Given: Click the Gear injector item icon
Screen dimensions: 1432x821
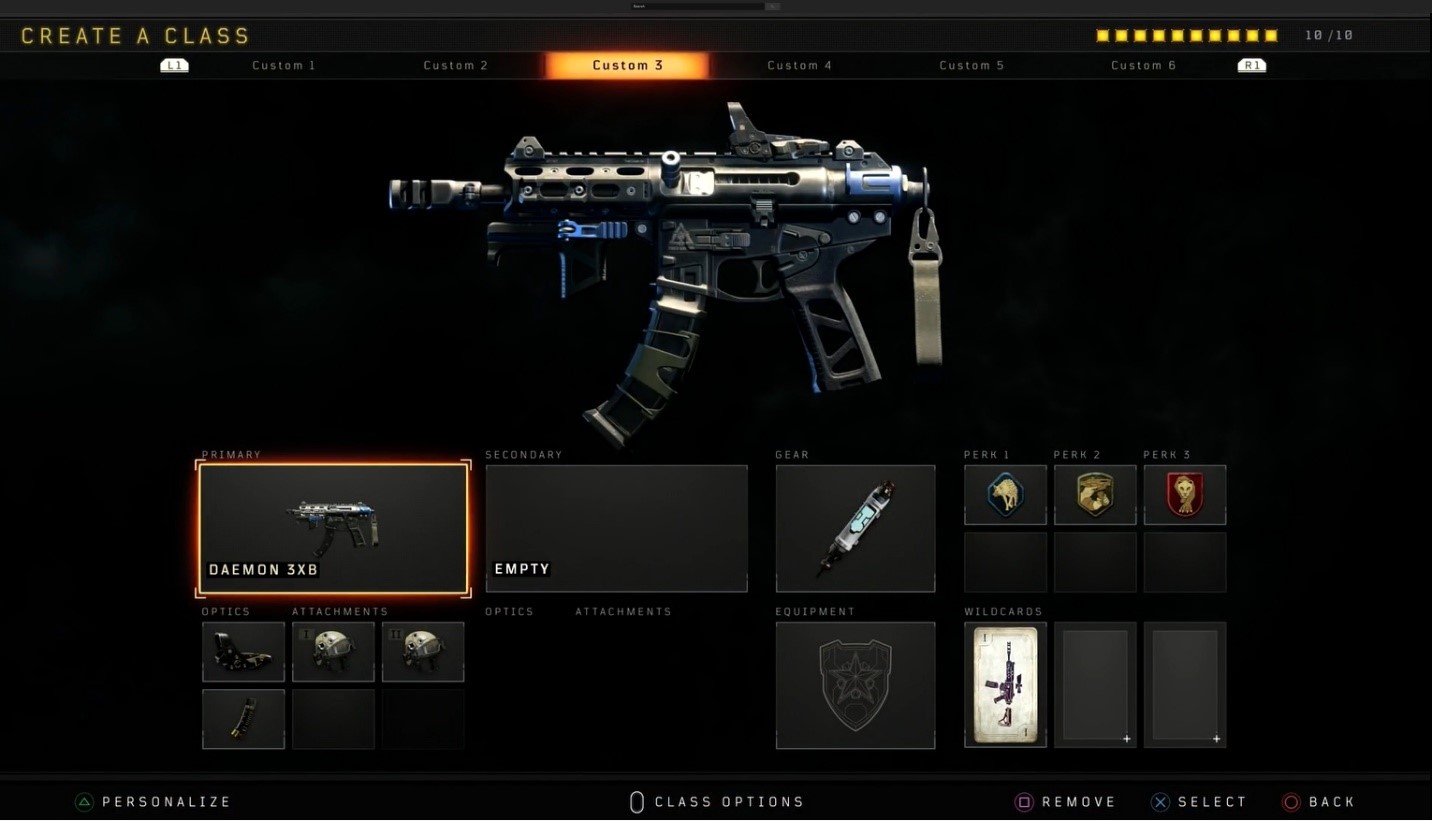Looking at the screenshot, I should (855, 528).
